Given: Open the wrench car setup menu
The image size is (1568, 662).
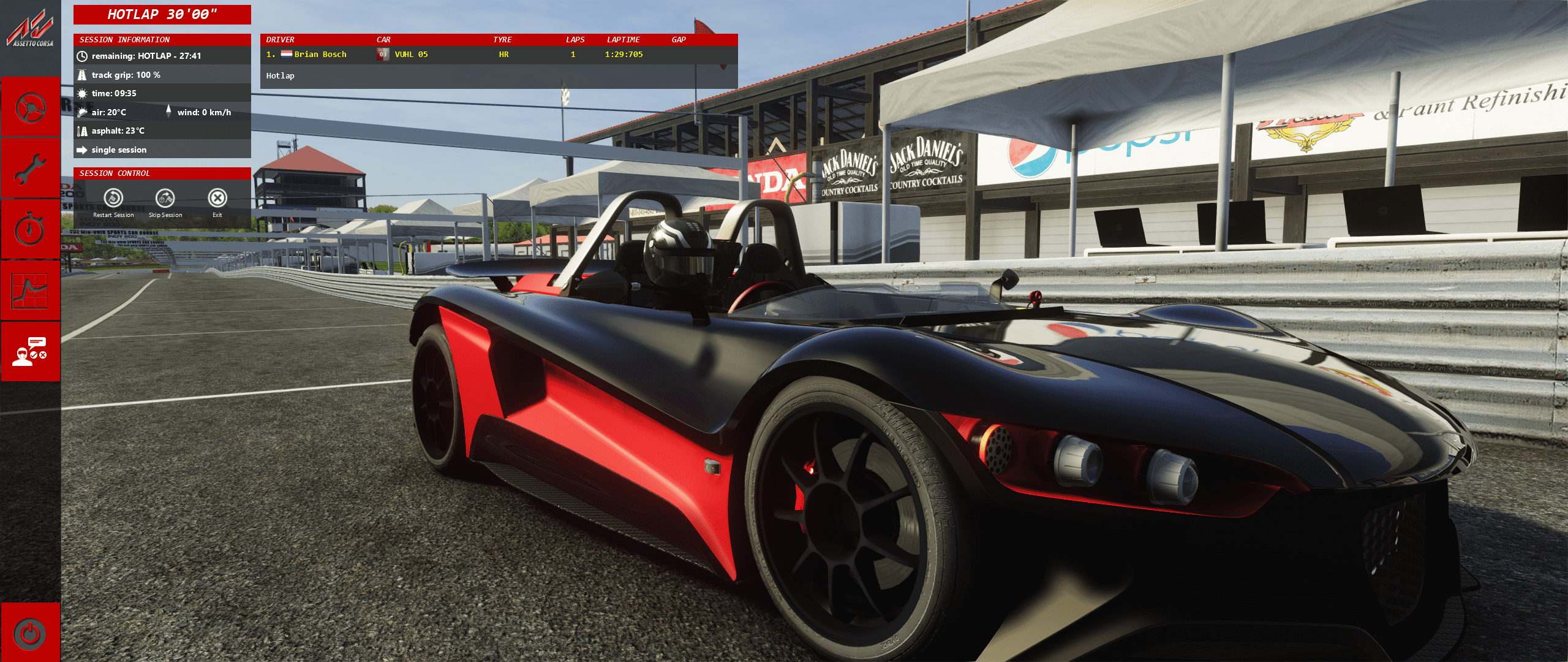Looking at the screenshot, I should tap(30, 169).
